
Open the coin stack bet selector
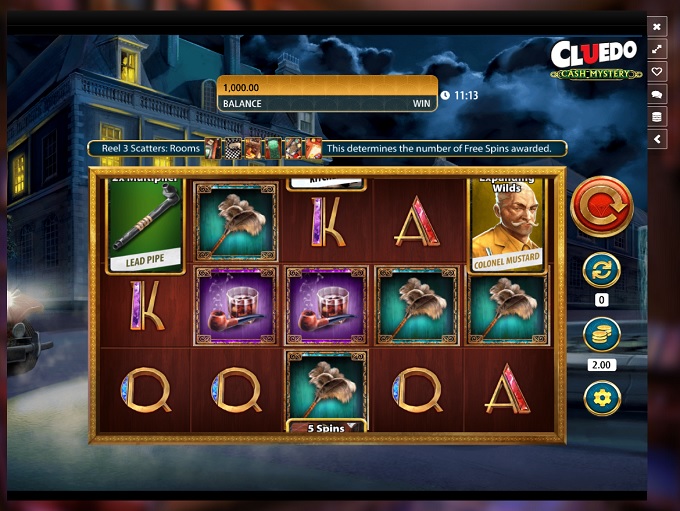click(601, 334)
